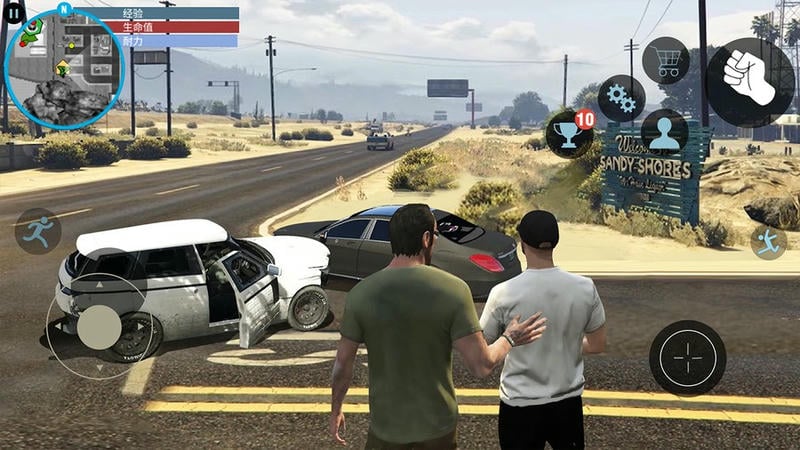
Task: Open the gears settings menu
Action: 621,98
